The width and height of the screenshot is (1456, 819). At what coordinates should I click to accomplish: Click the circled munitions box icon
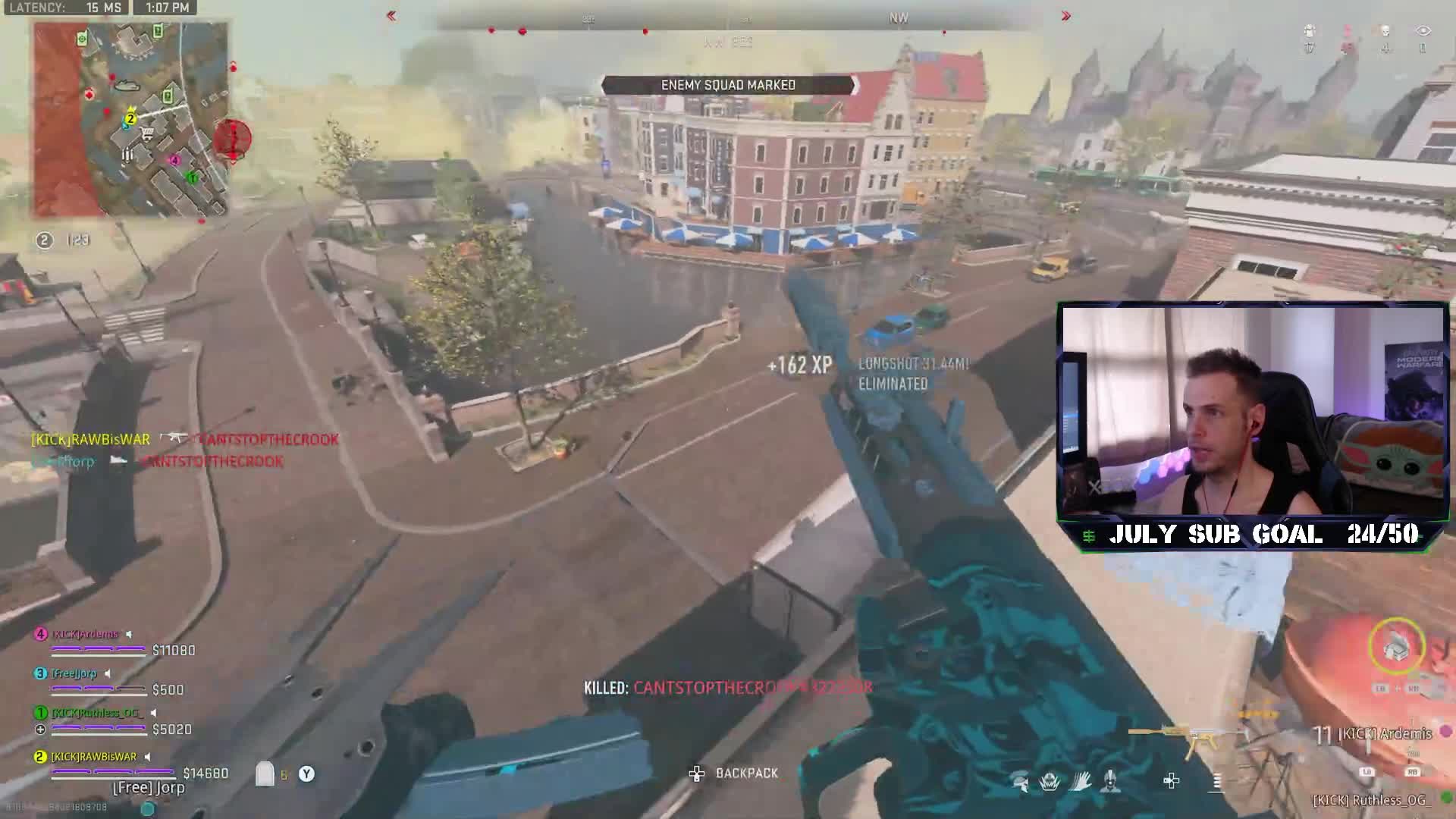click(1397, 646)
